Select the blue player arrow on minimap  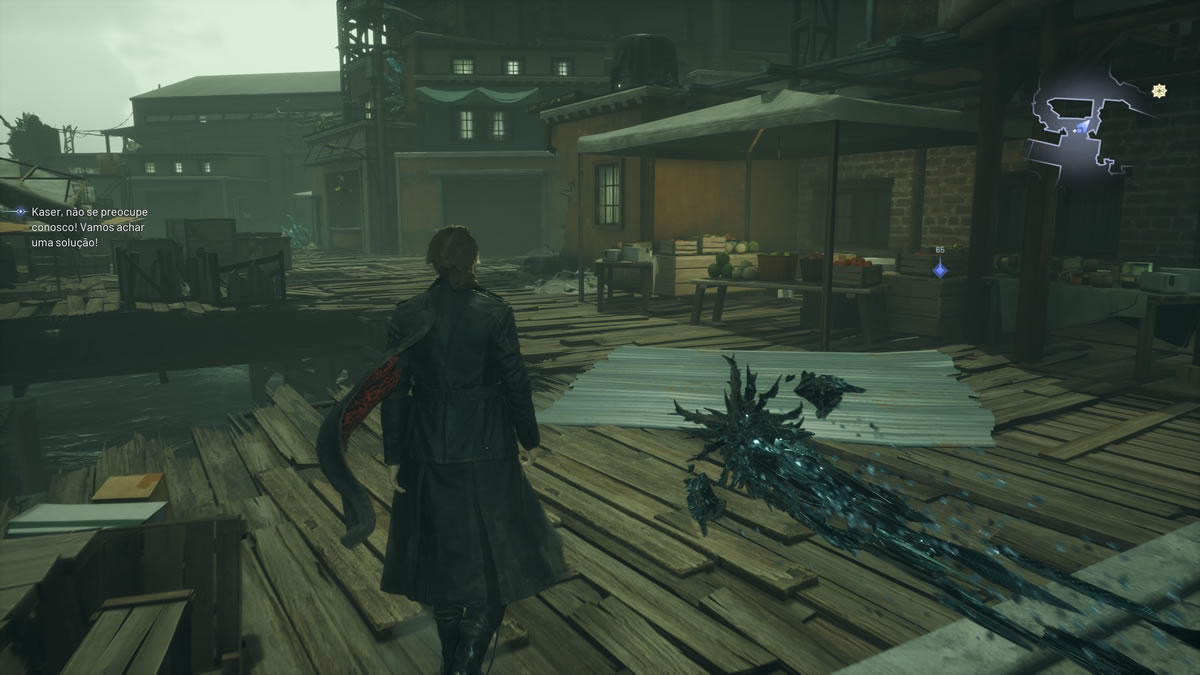point(1081,128)
